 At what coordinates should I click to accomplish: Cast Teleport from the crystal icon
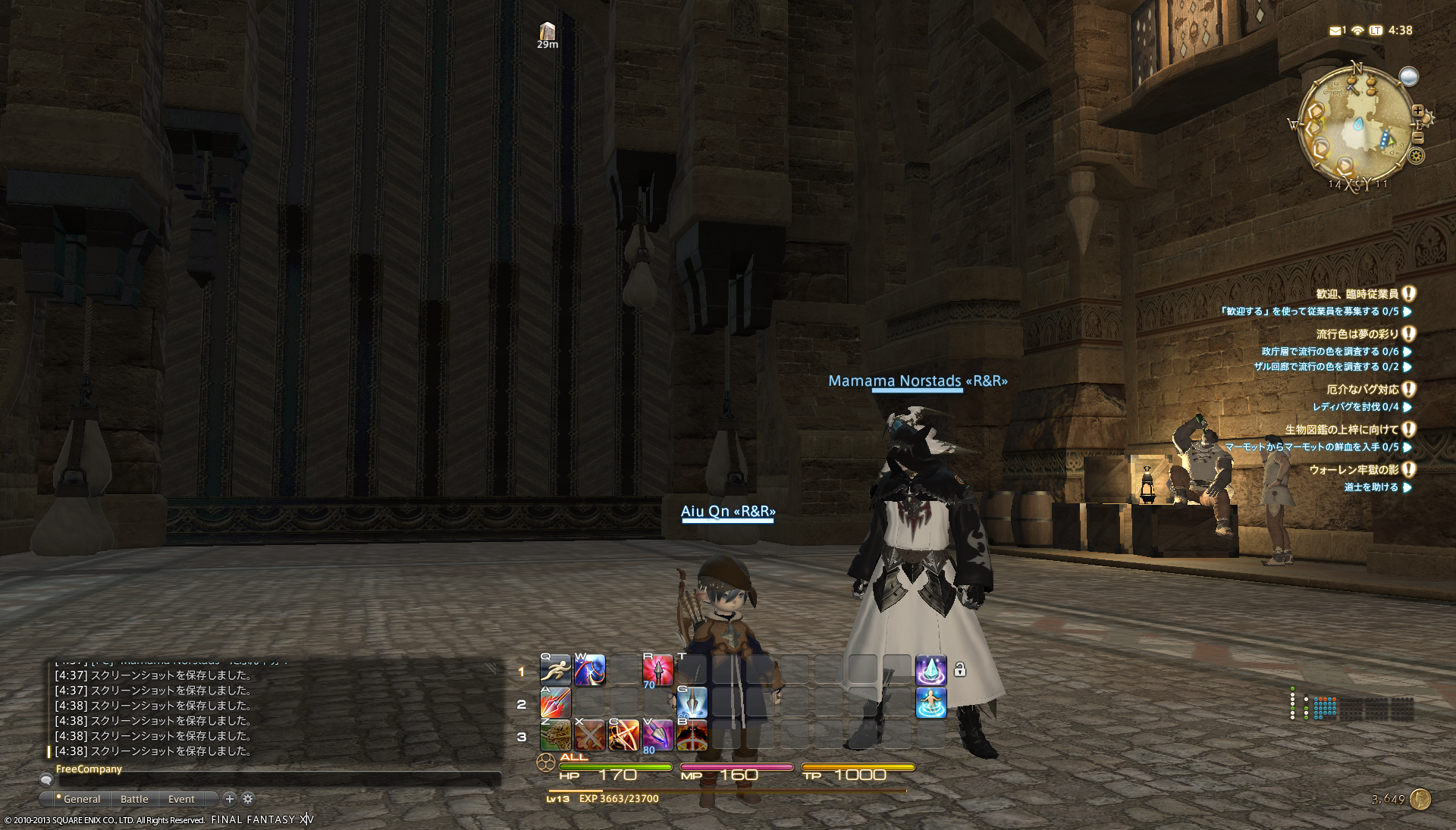(930, 671)
